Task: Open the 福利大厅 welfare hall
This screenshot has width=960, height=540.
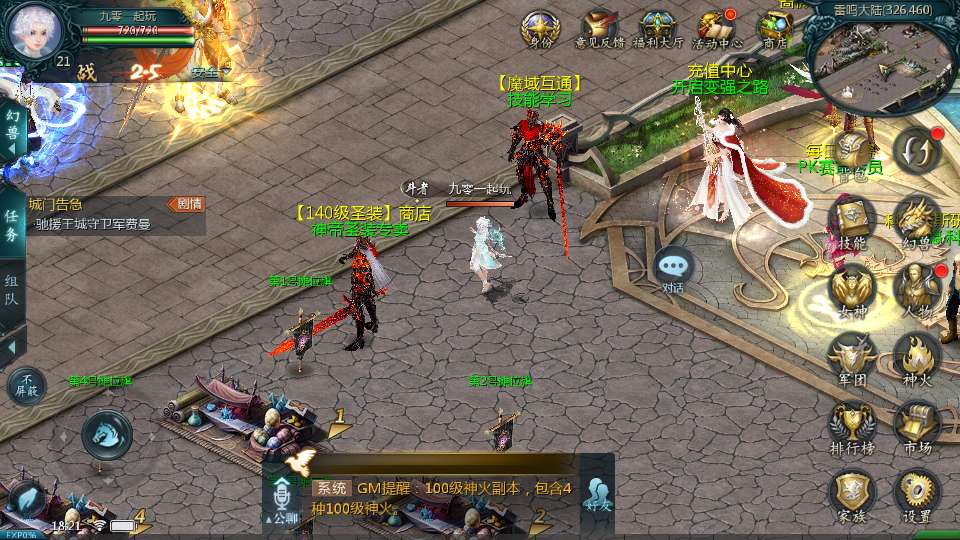Action: point(657,27)
